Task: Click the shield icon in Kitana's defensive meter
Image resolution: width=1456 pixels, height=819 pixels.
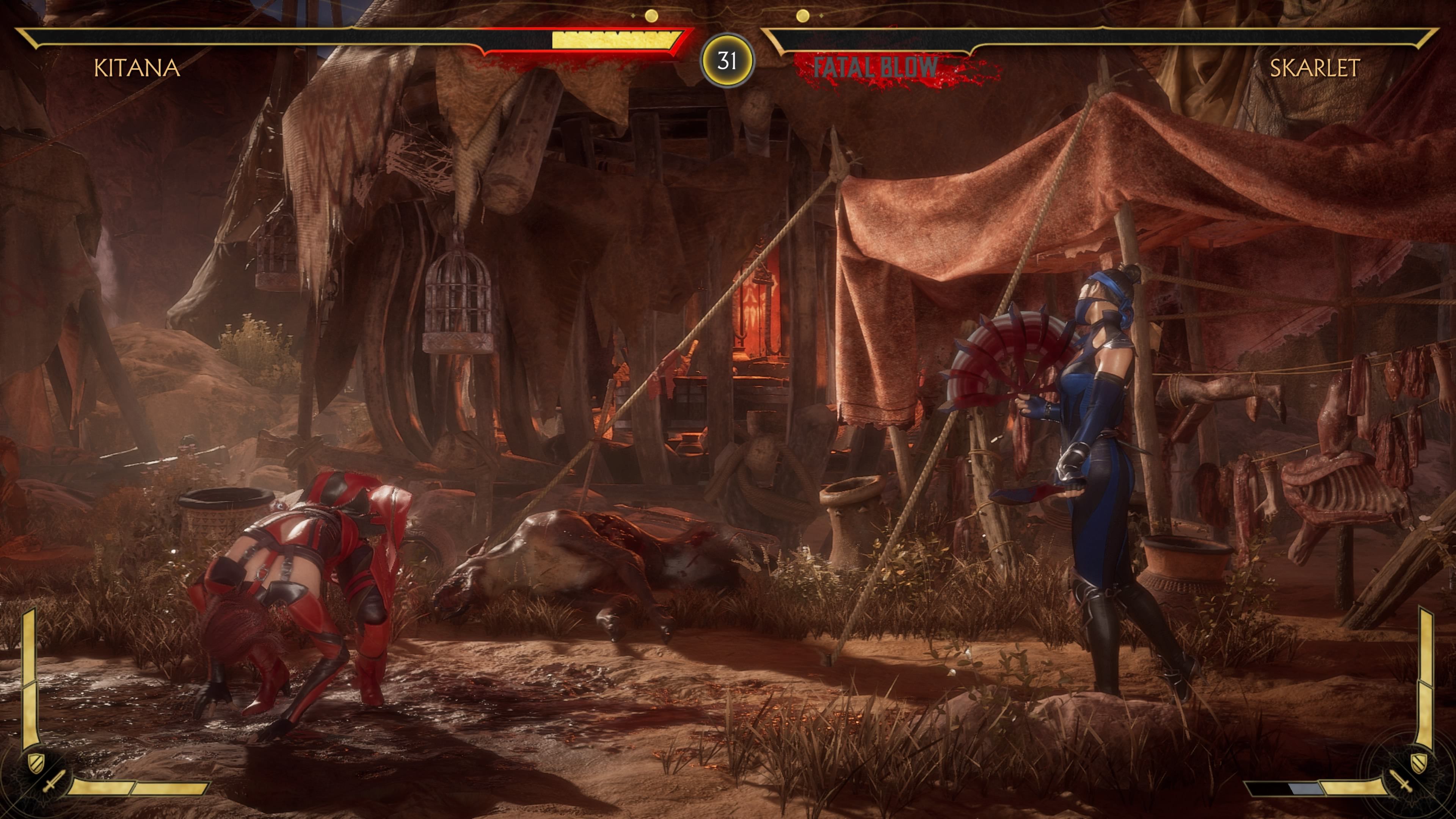Action: 36,764
